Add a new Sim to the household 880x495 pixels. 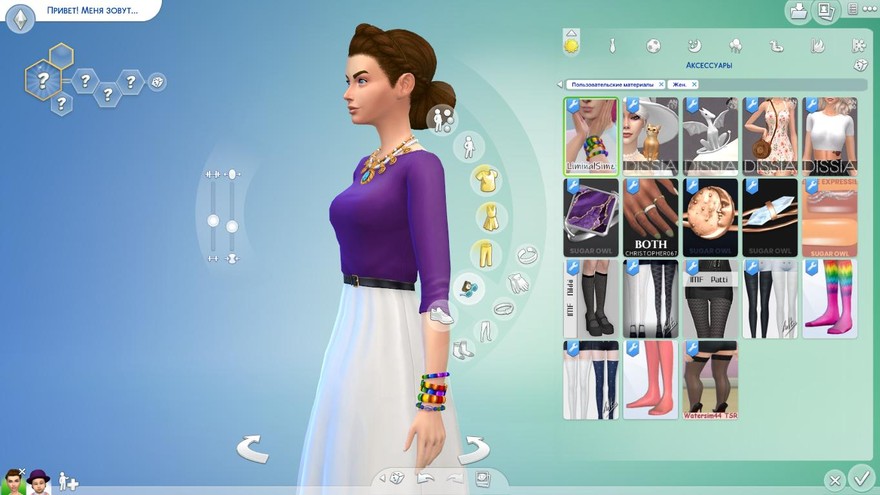click(68, 481)
